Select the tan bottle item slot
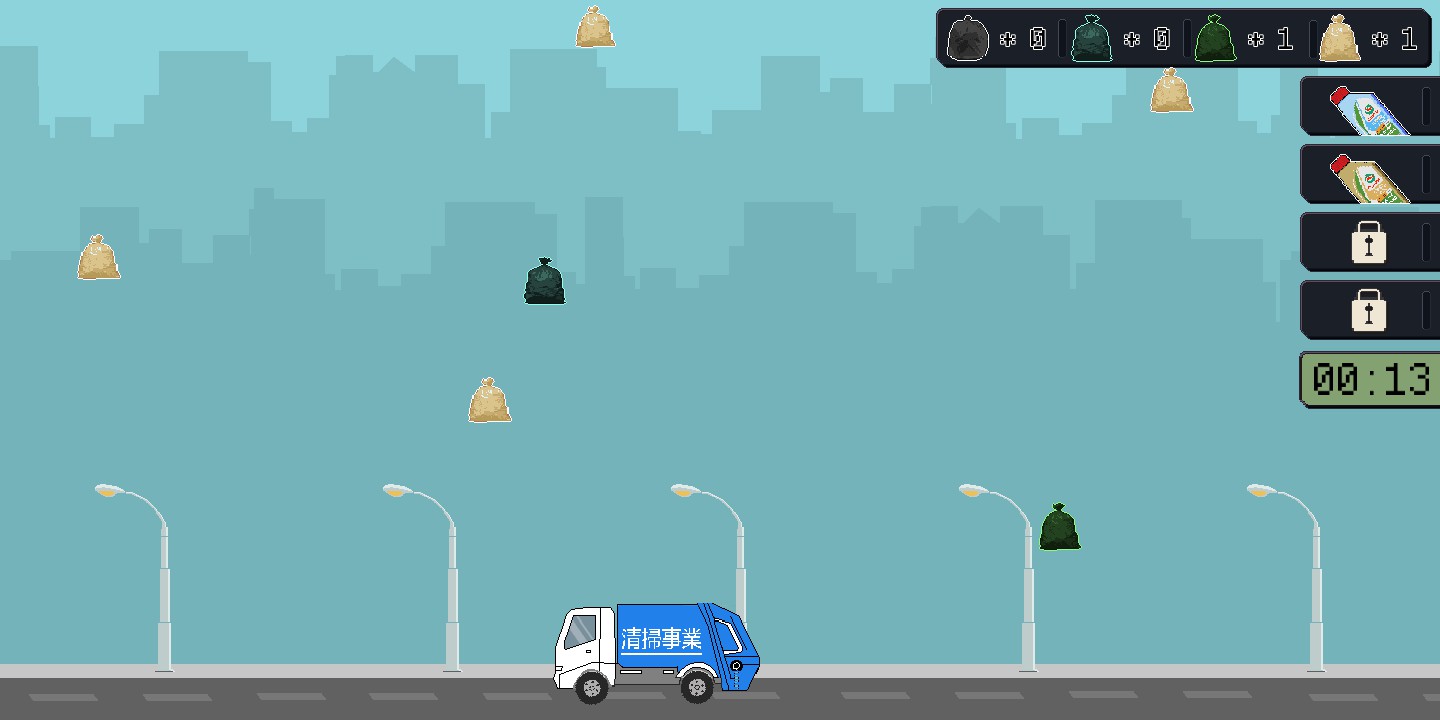The height and width of the screenshot is (720, 1440). (1368, 176)
